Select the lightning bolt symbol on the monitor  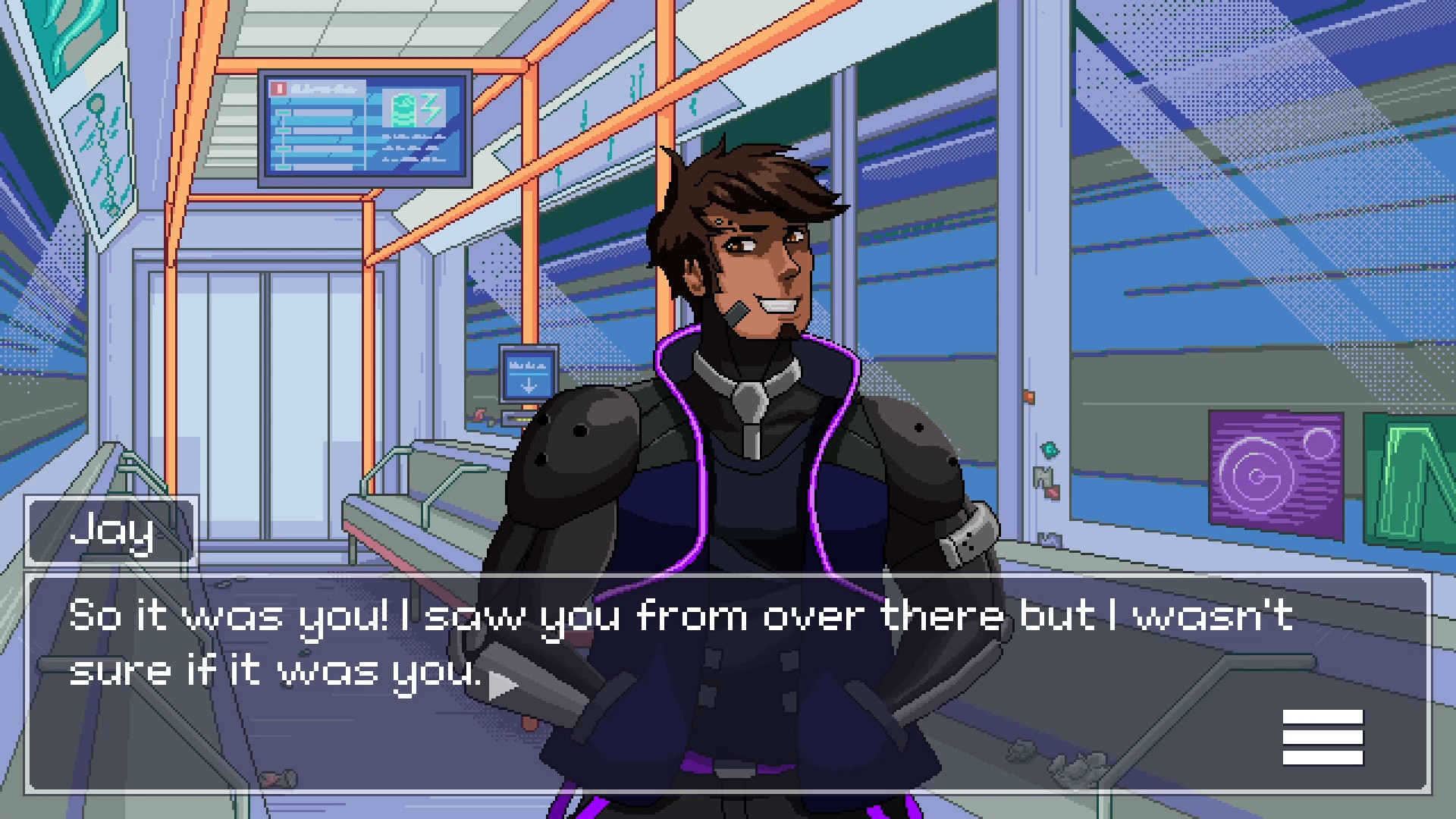(429, 108)
